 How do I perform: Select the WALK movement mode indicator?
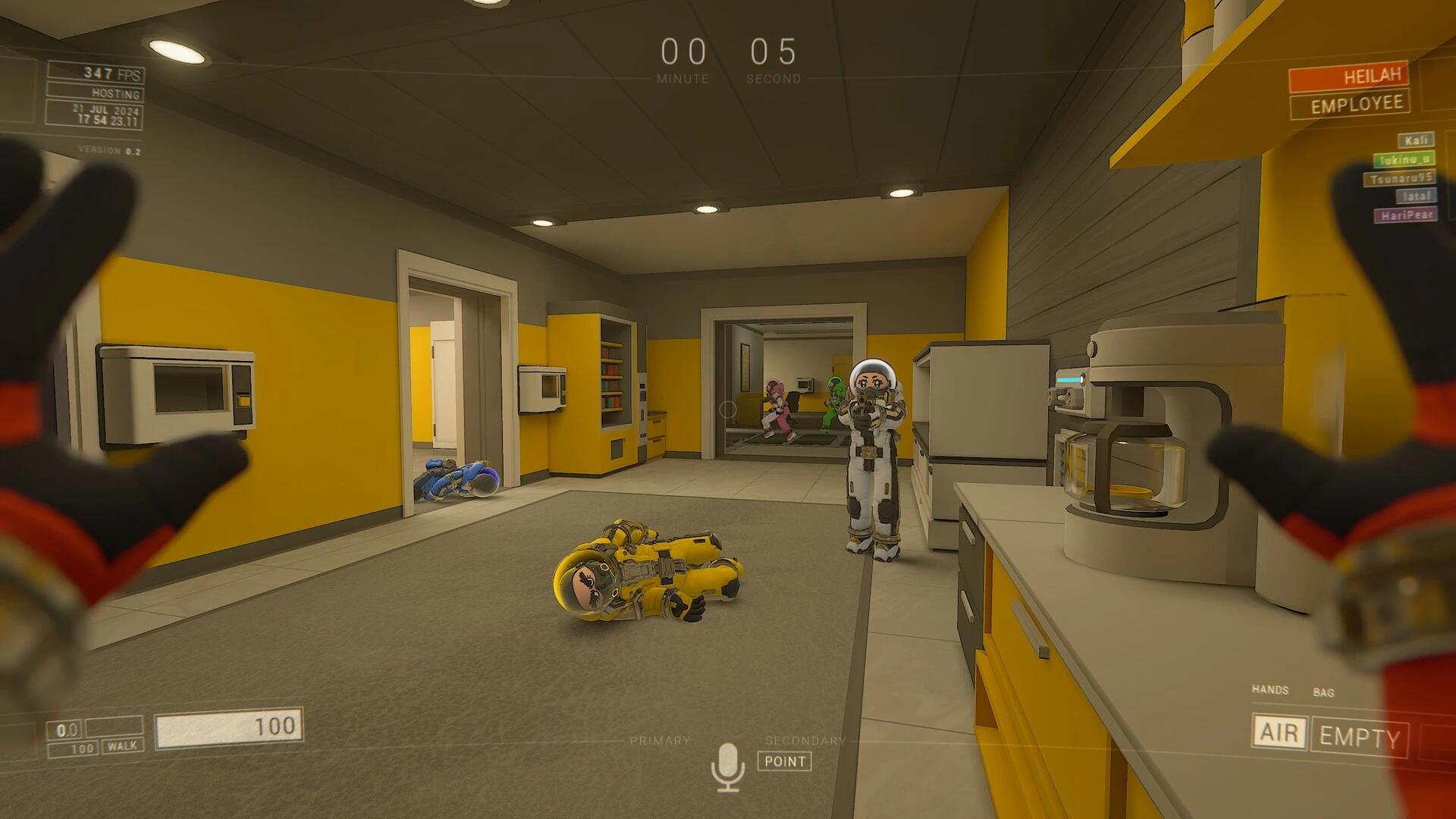pos(121,746)
